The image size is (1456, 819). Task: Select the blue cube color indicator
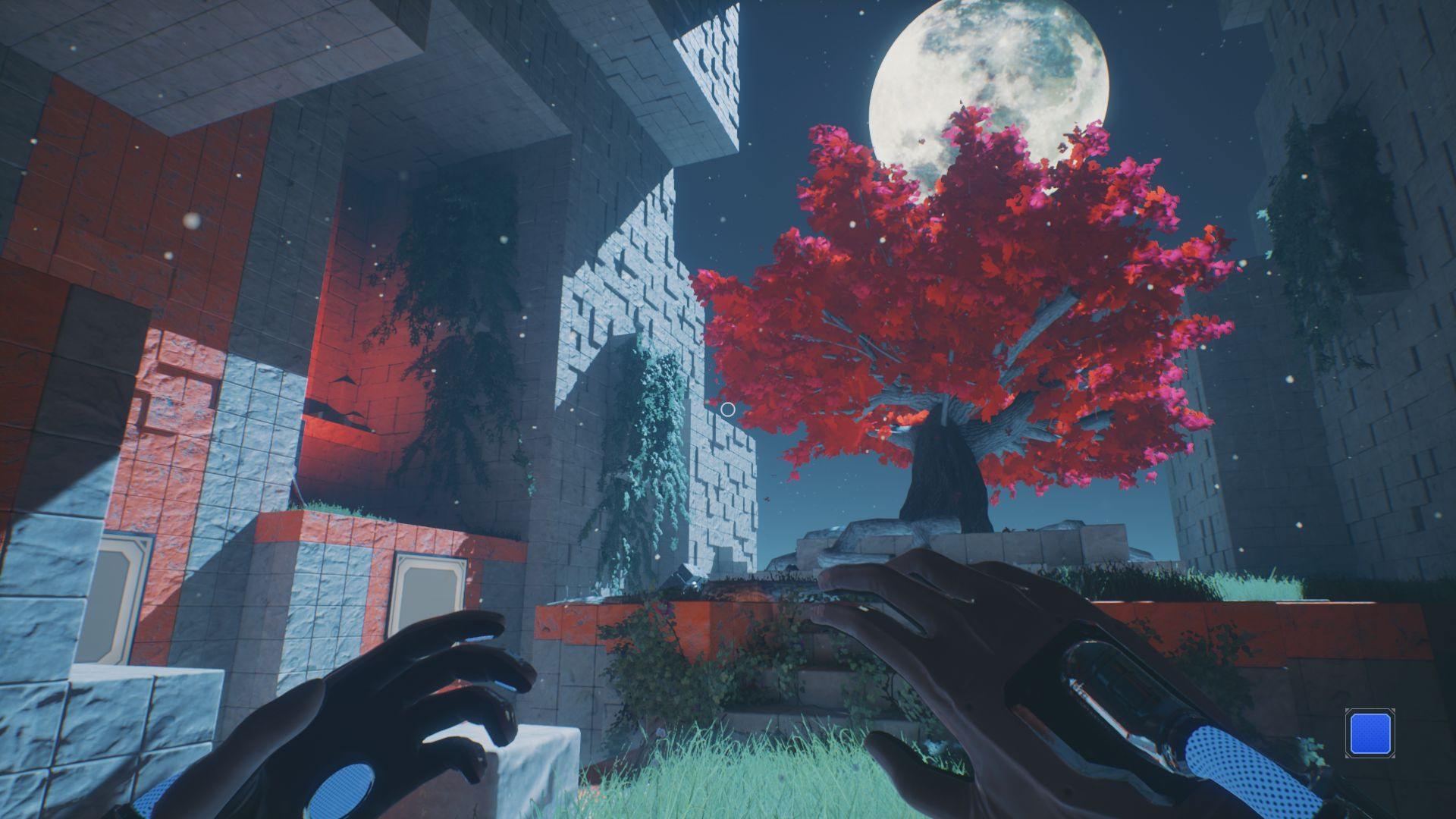pyautogui.click(x=1369, y=733)
